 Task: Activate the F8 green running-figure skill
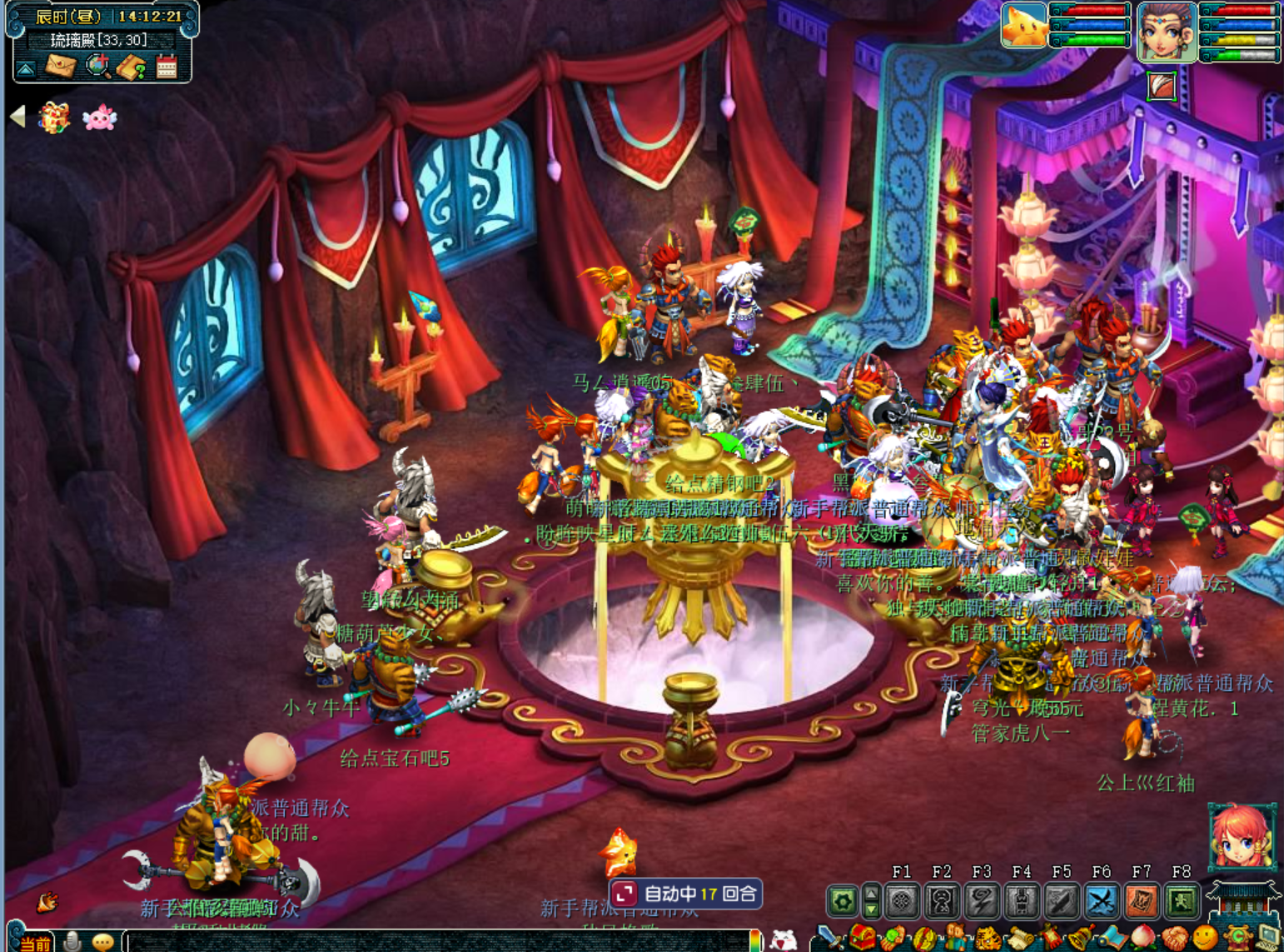point(1181,901)
